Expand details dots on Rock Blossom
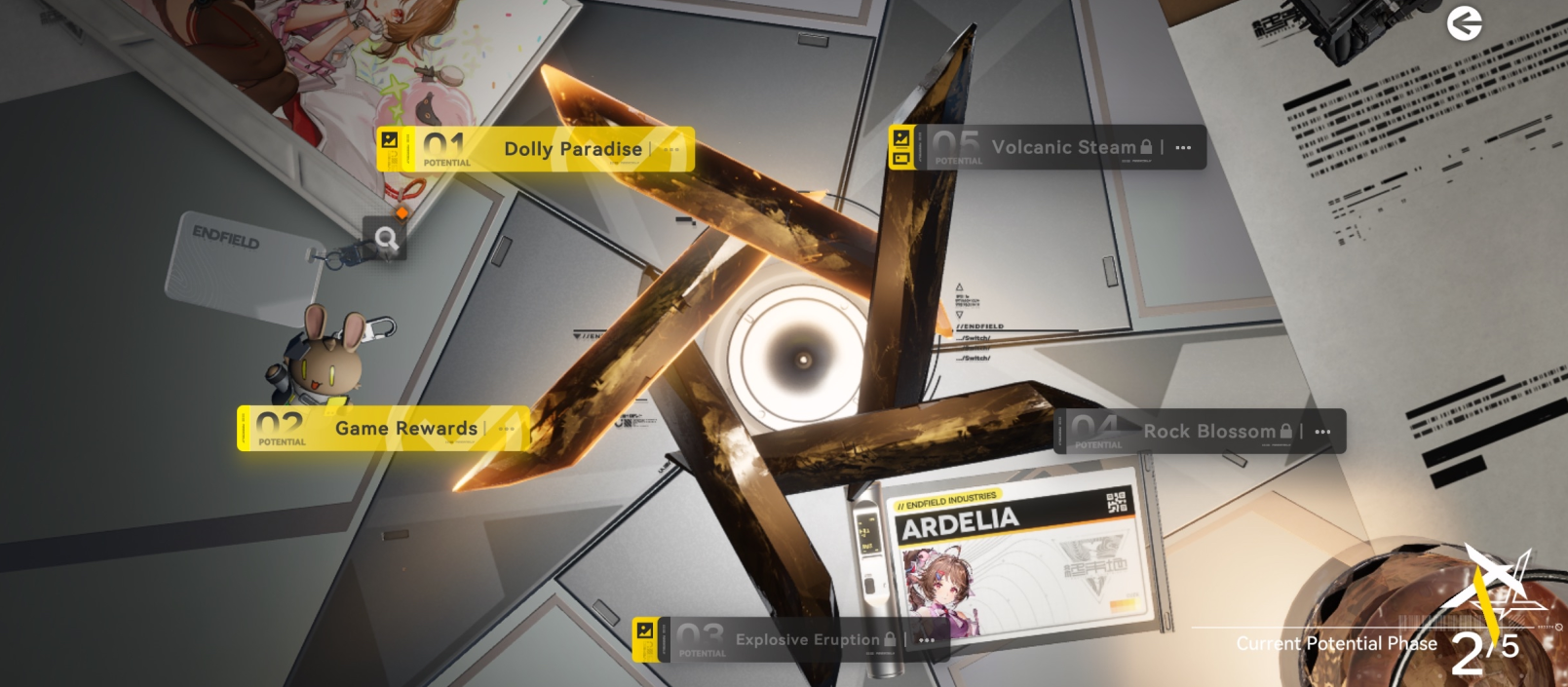1568x687 pixels. [1322, 432]
